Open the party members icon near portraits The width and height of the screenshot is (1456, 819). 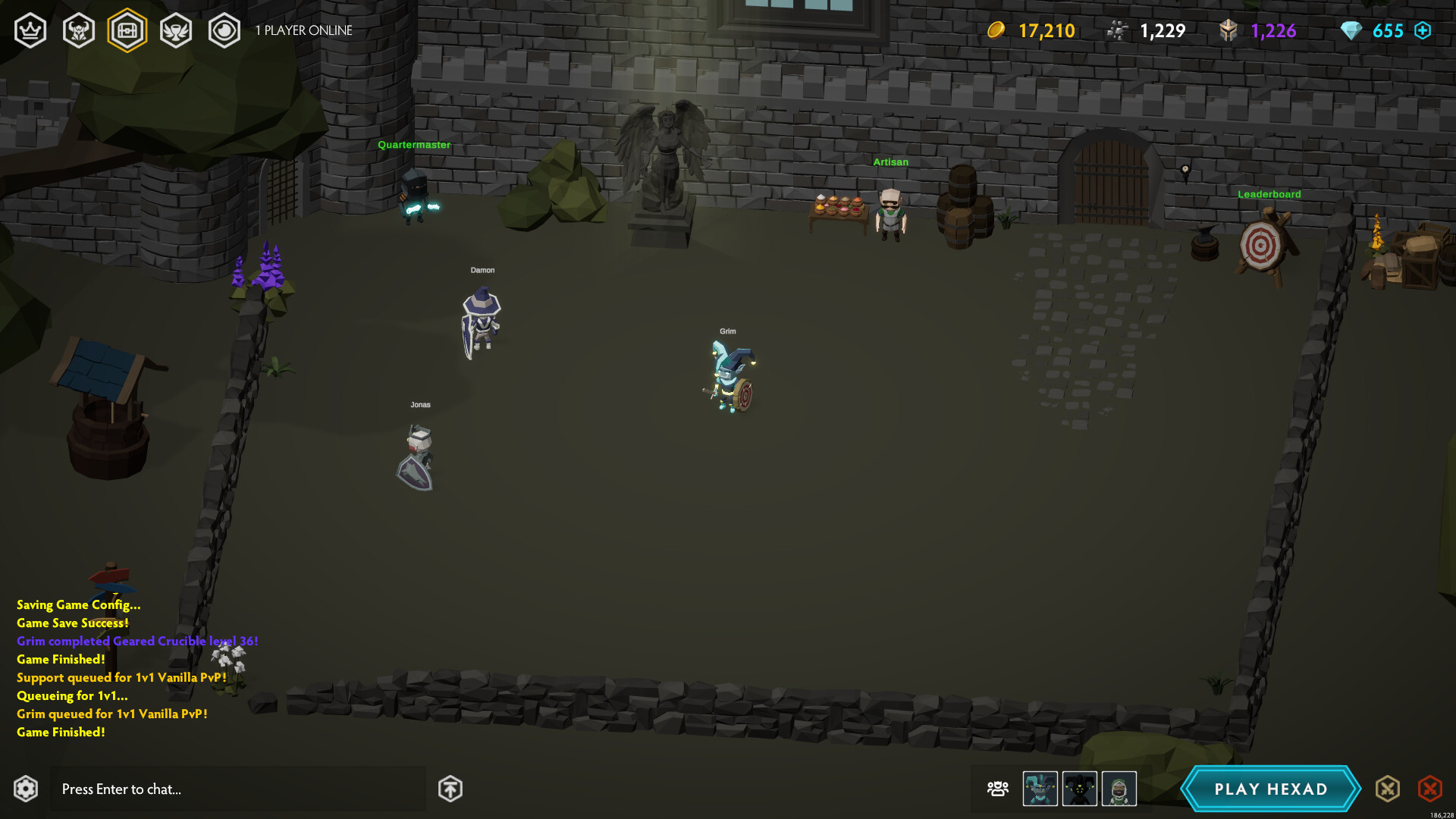pyautogui.click(x=997, y=789)
